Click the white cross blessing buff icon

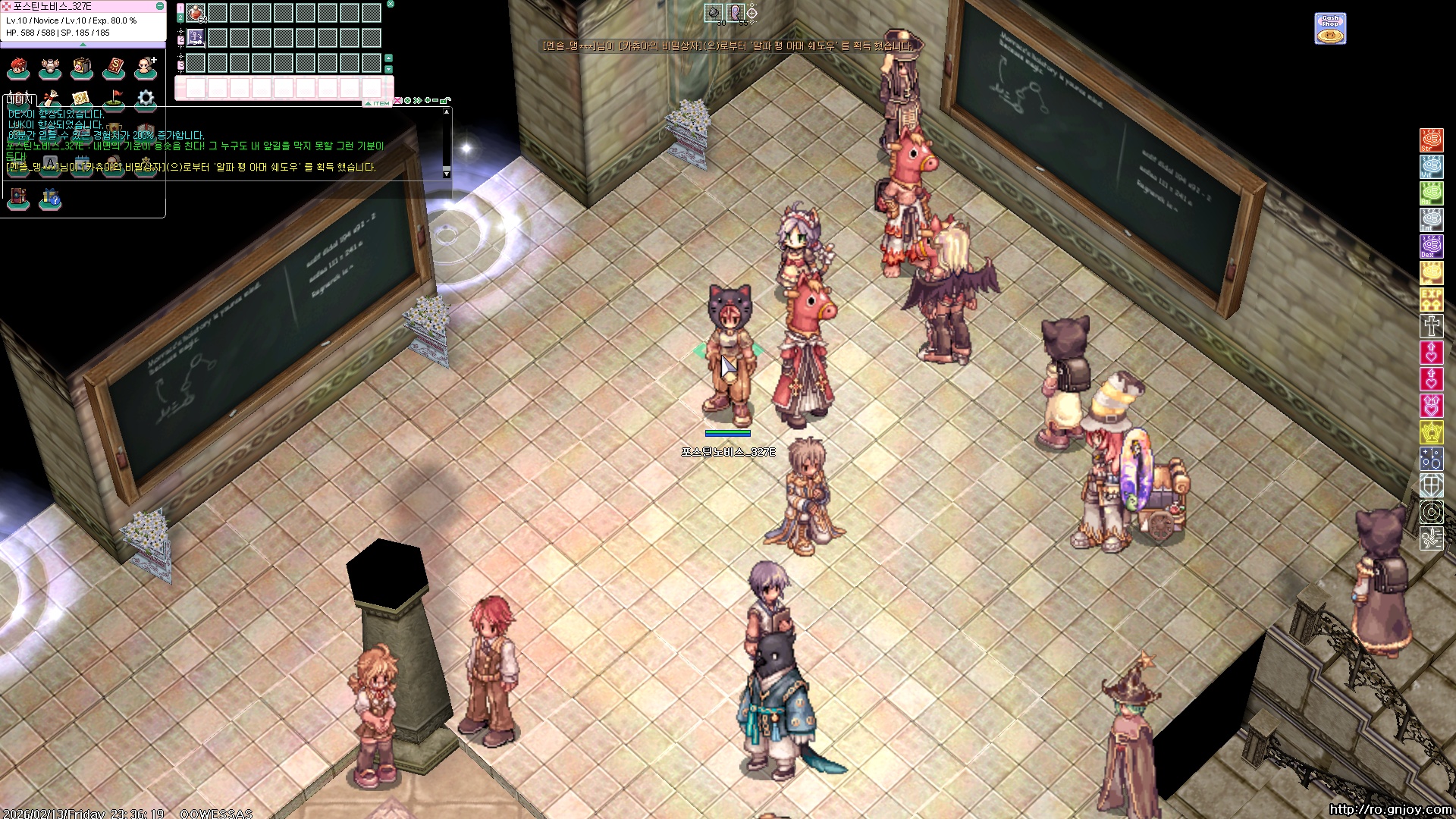[x=1431, y=326]
